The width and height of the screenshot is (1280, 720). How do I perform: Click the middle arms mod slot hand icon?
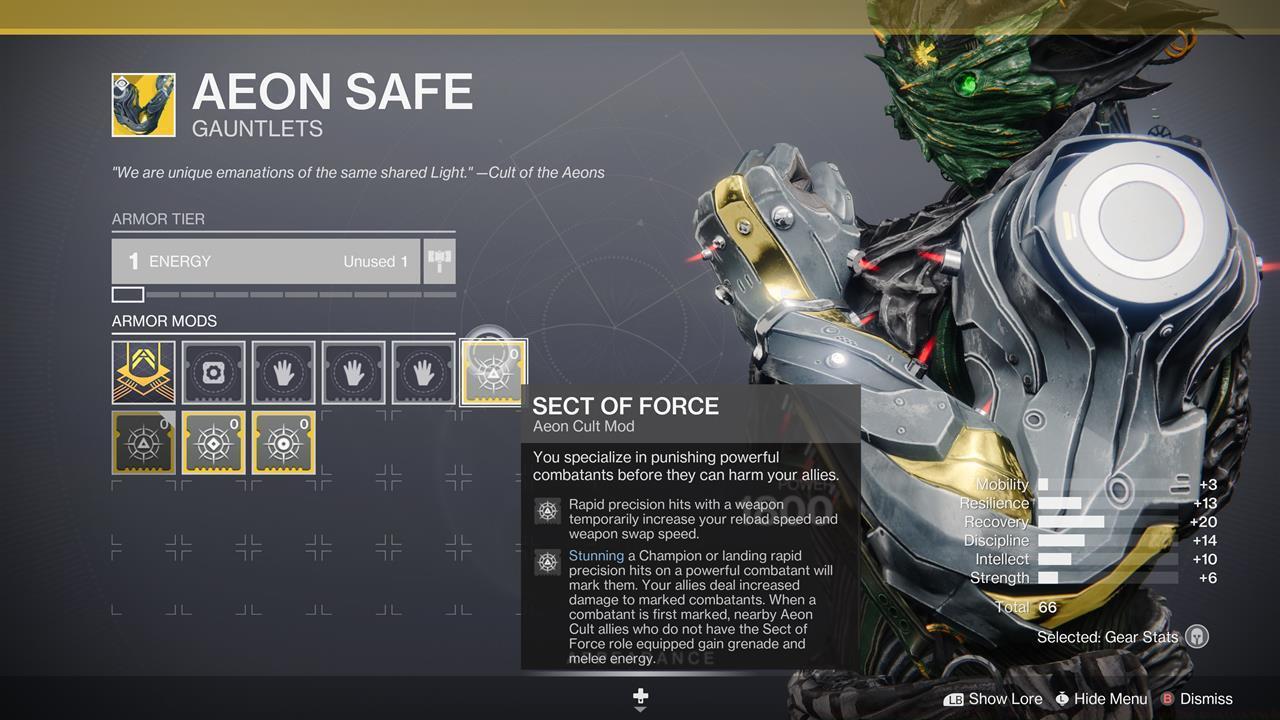[353, 372]
